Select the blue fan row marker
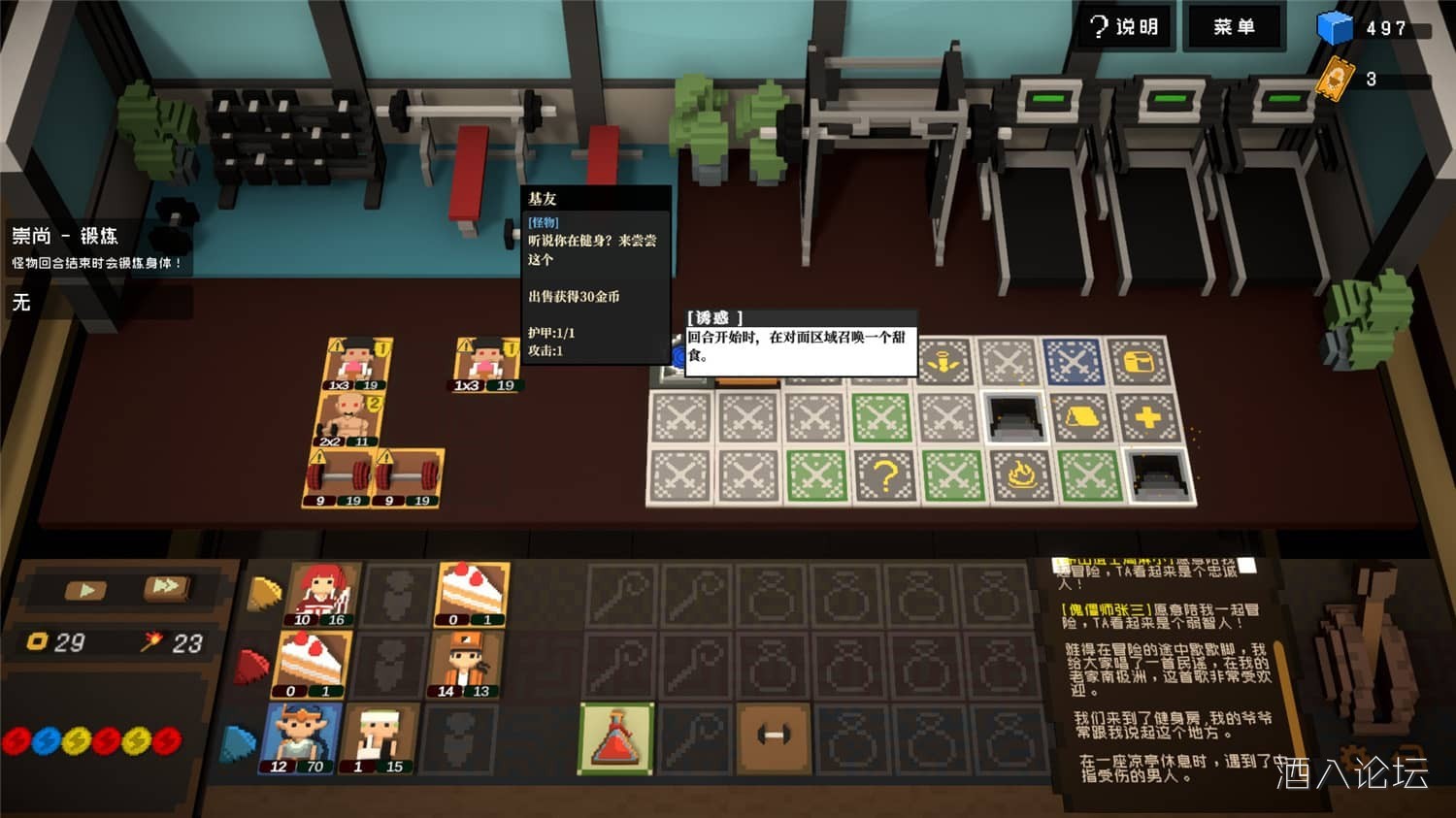The width and height of the screenshot is (1456, 818). click(x=239, y=743)
